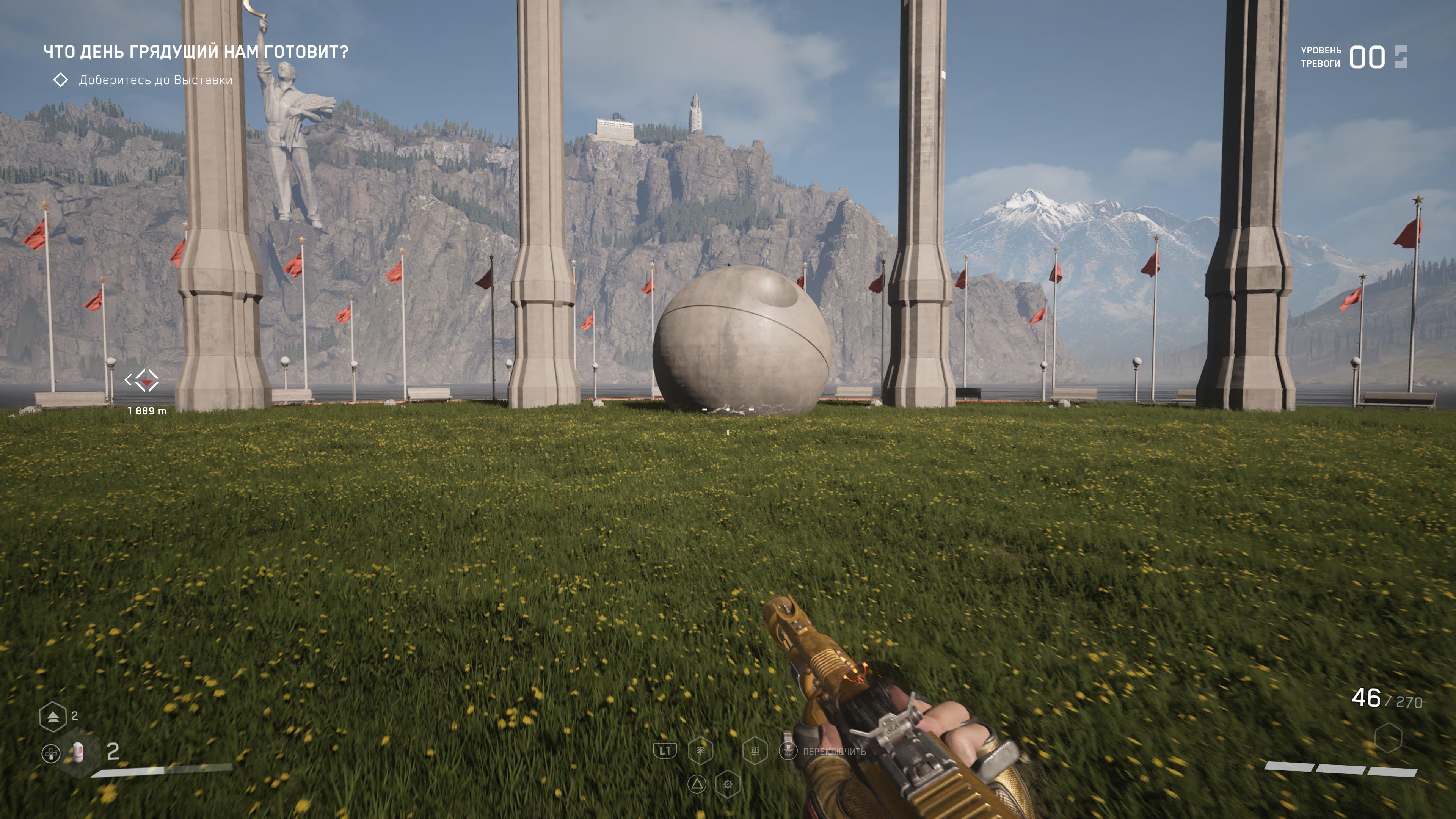The height and width of the screenshot is (819, 1456).
Task: Trigger the shock spark ability hexagon
Action: [728, 784]
